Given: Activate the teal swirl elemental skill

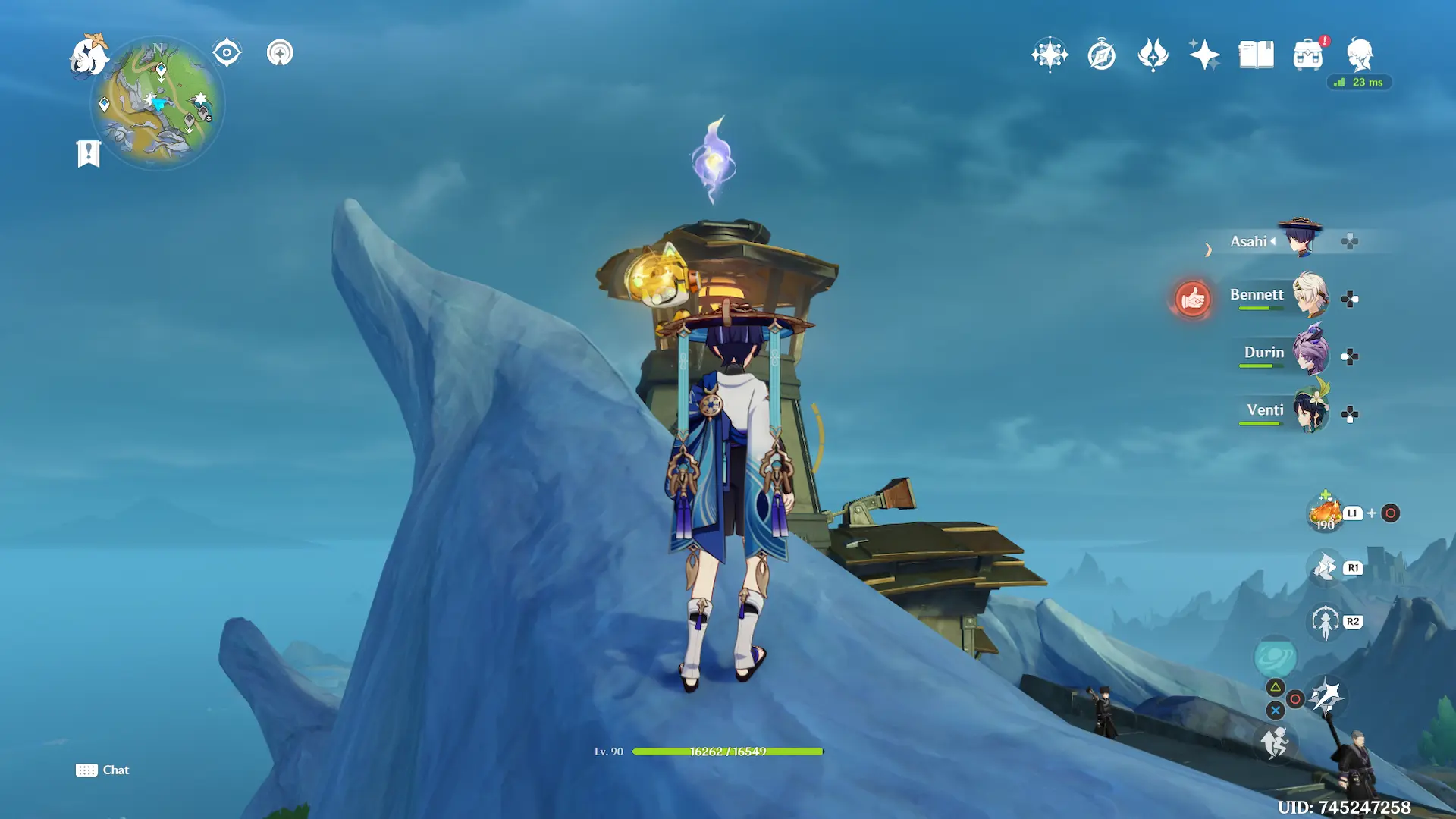Looking at the screenshot, I should click(x=1275, y=657).
